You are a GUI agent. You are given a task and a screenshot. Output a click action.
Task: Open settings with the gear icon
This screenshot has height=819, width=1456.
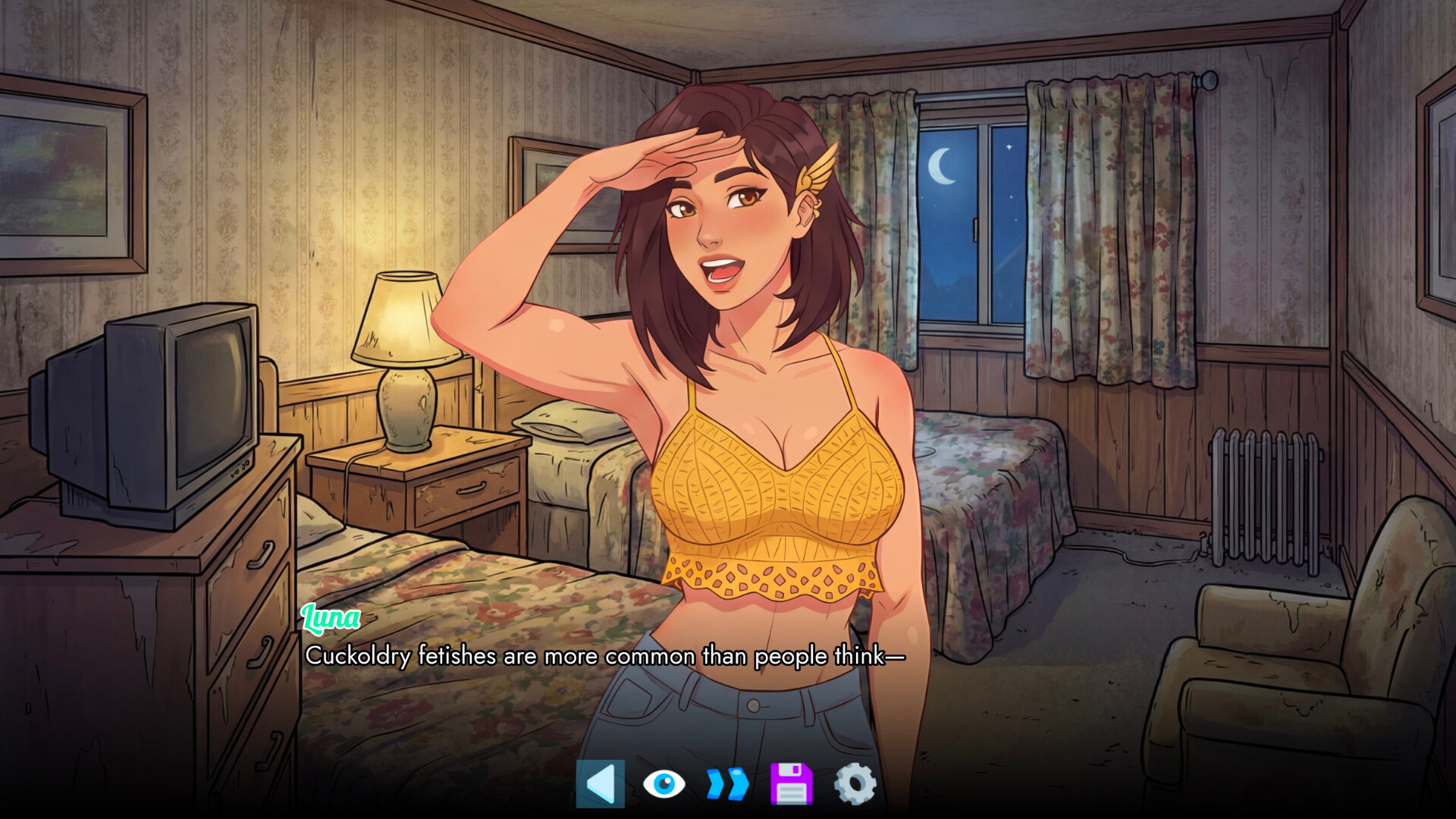tap(855, 783)
